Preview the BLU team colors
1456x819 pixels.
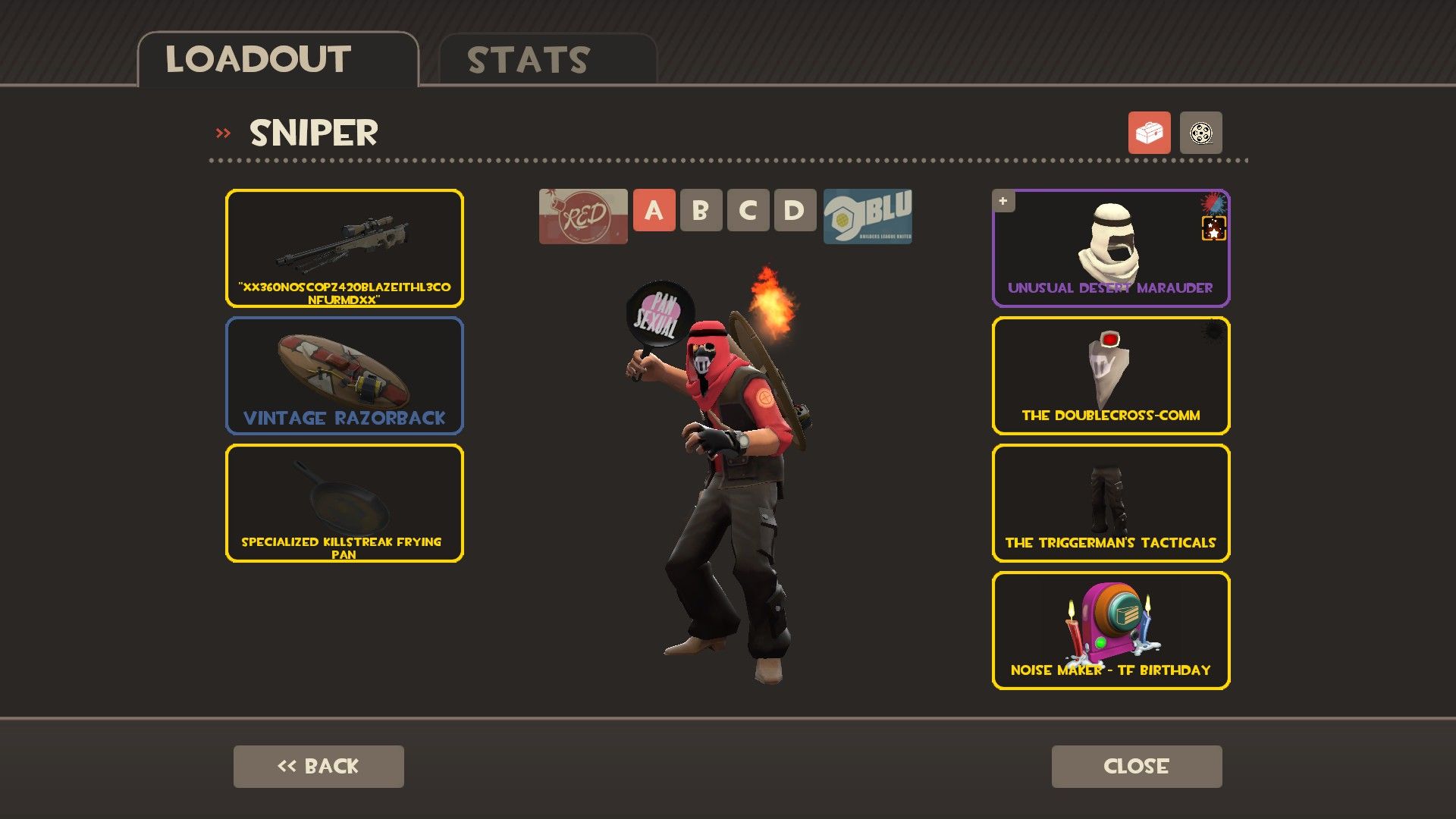click(868, 216)
